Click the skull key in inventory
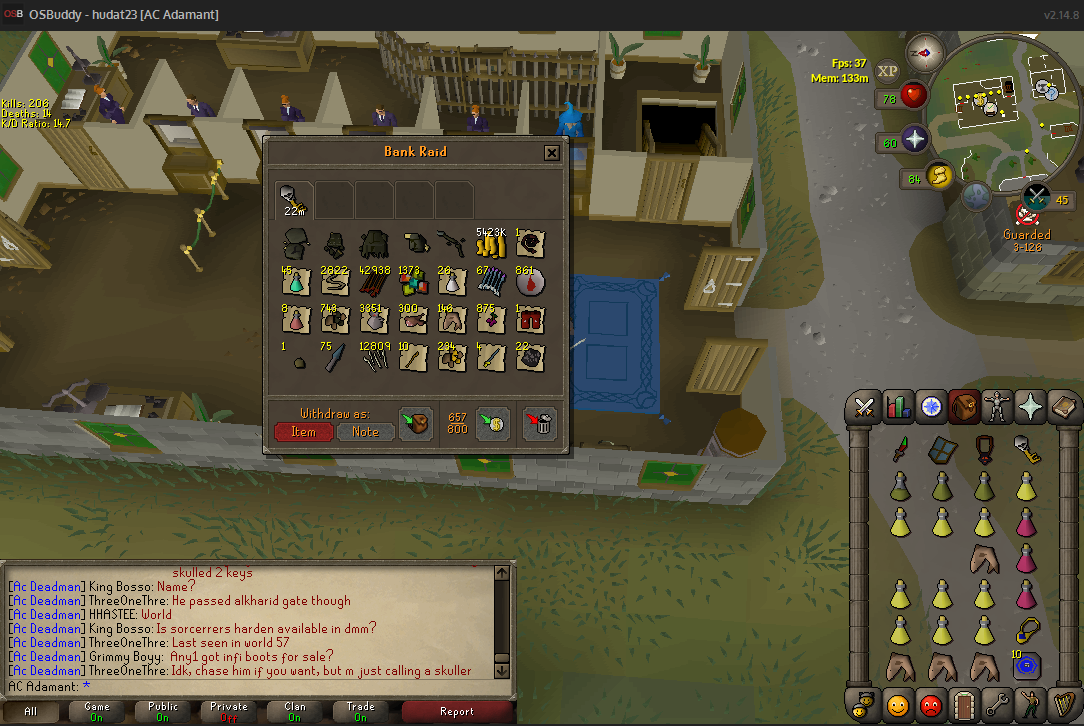Image resolution: width=1084 pixels, height=726 pixels. point(1025,450)
